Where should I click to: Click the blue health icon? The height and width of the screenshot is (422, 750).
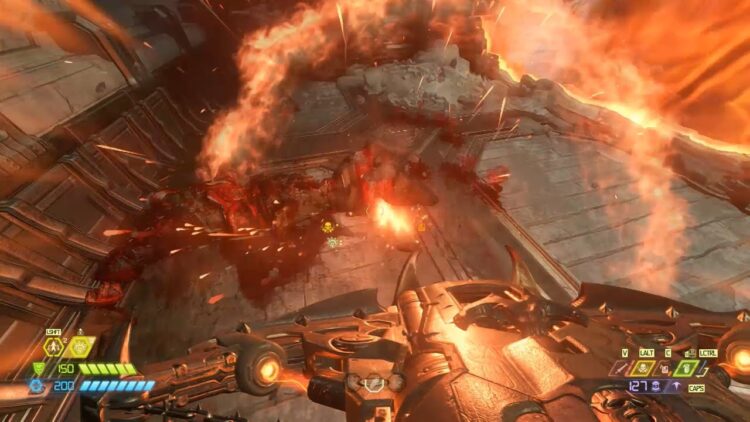[36, 385]
